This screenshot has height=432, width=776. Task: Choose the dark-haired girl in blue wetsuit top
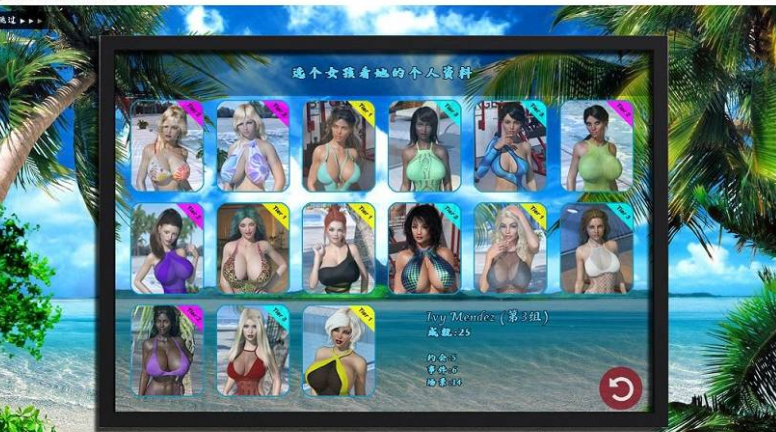pyautogui.click(x=510, y=146)
